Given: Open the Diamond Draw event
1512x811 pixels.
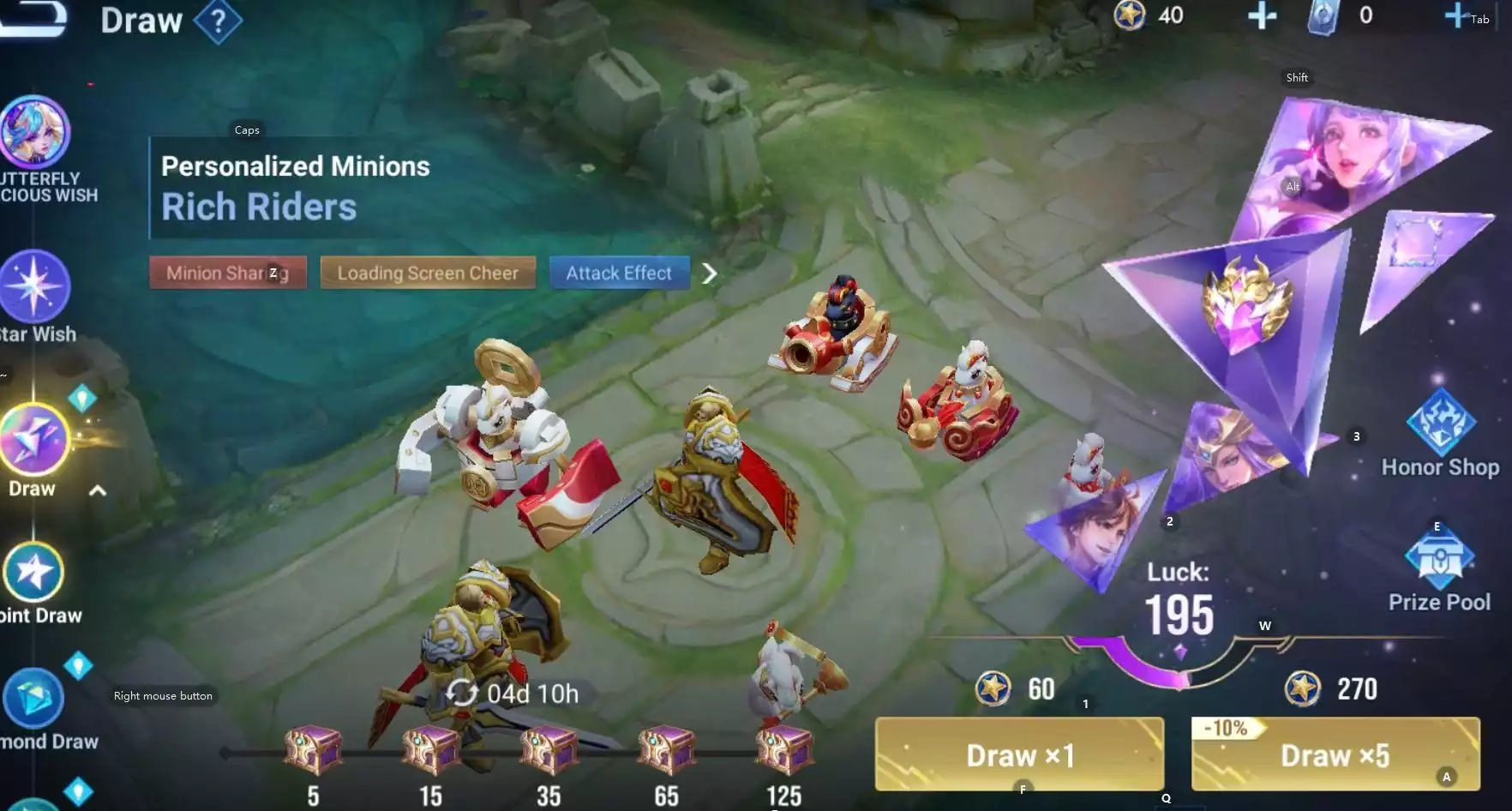Looking at the screenshot, I should [36, 696].
